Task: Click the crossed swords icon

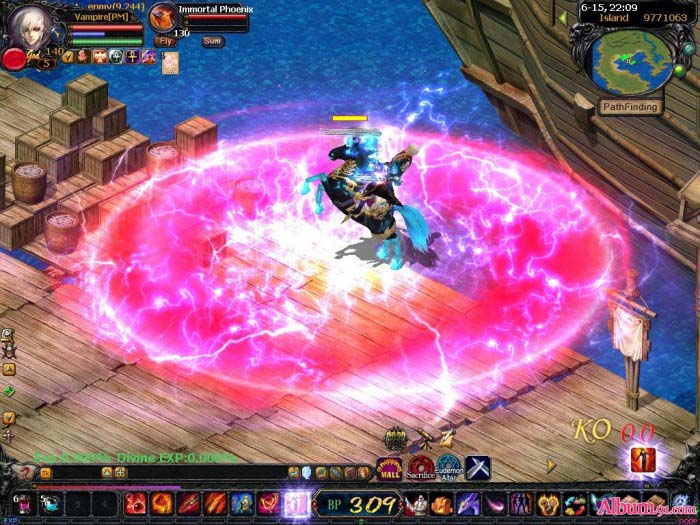Action: click(x=478, y=466)
